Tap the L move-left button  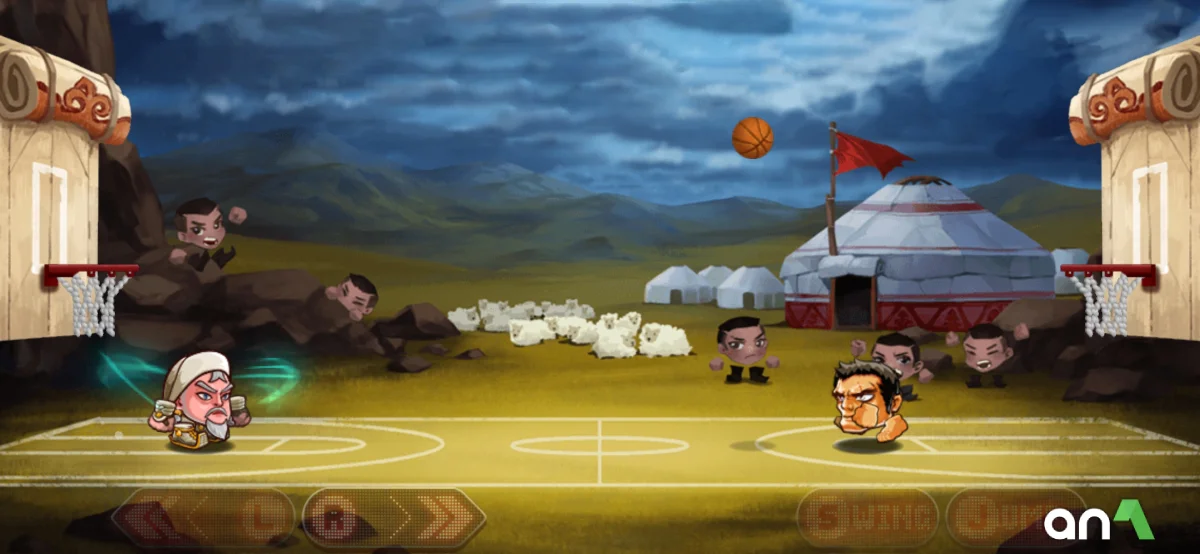pos(205,518)
